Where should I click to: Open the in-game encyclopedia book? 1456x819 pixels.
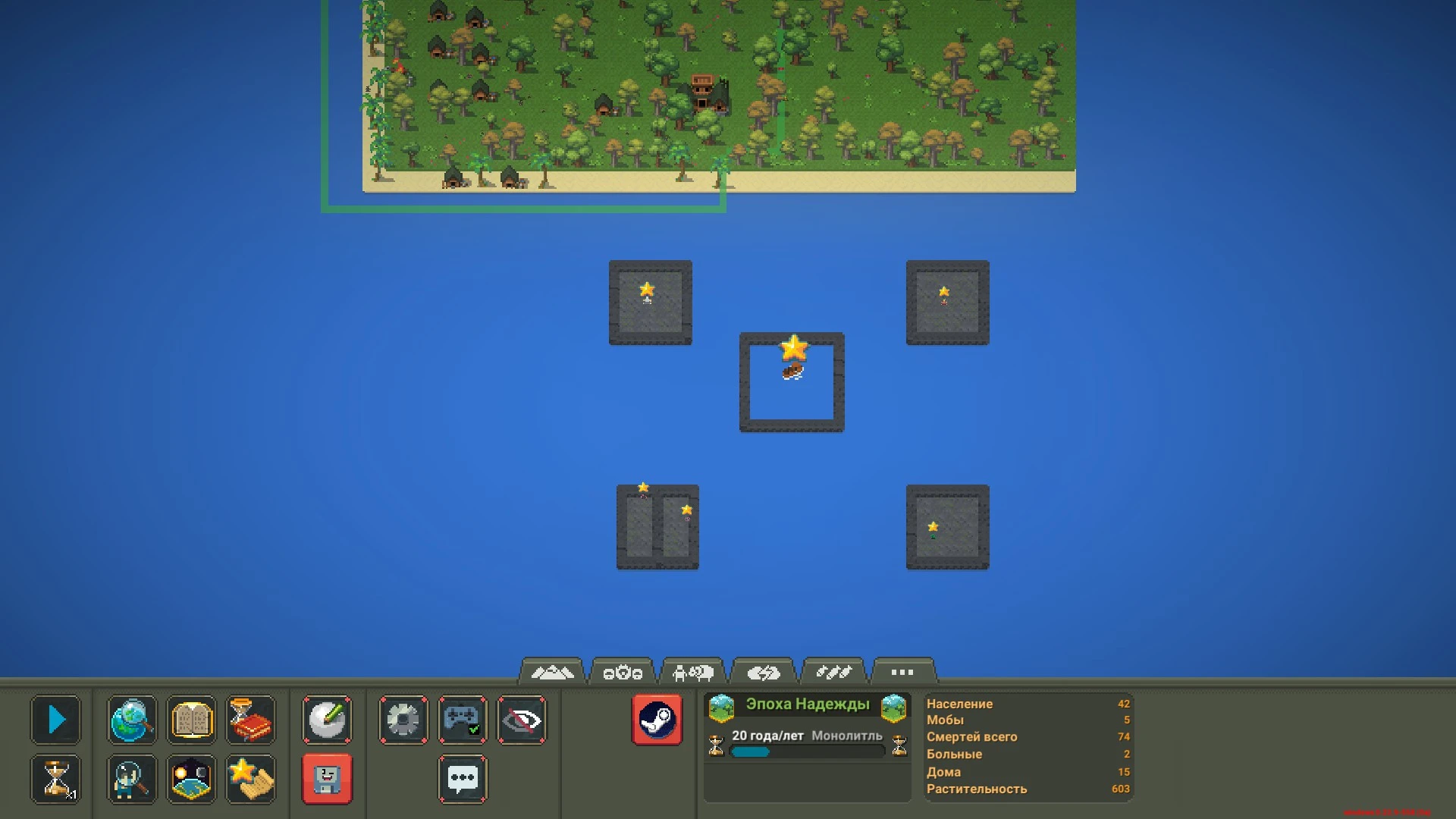191,720
